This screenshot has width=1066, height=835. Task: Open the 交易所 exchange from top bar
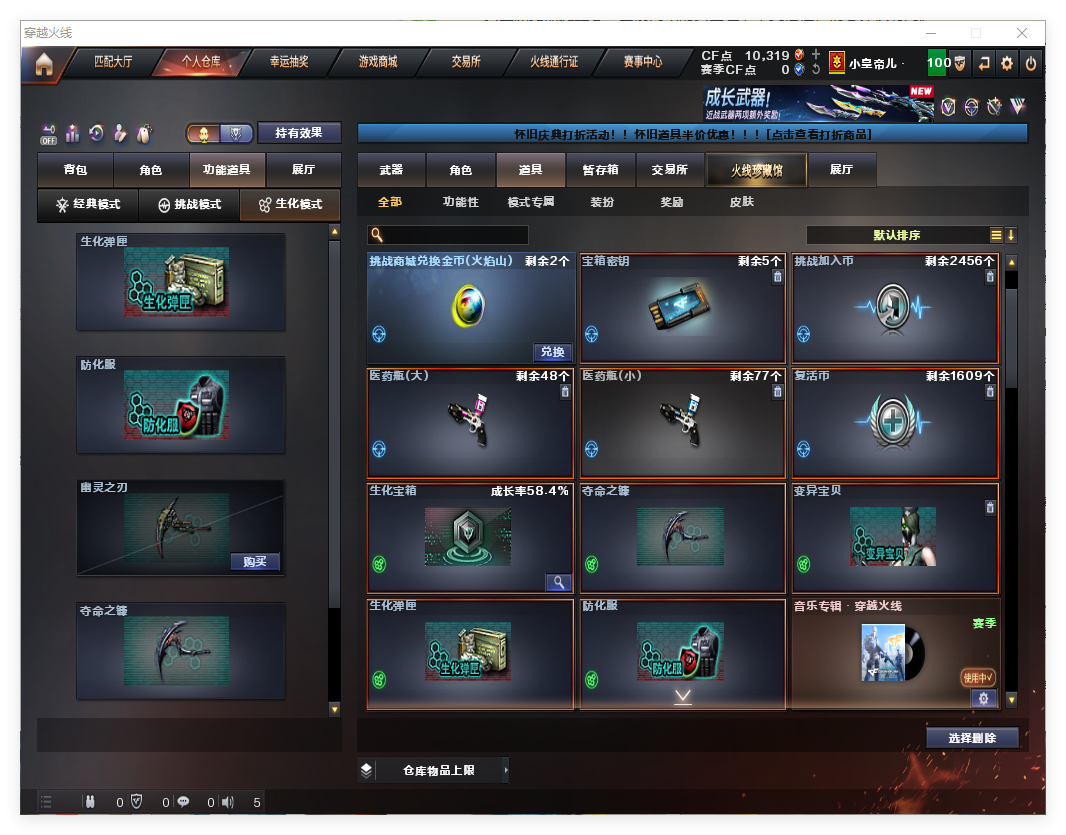[x=466, y=62]
